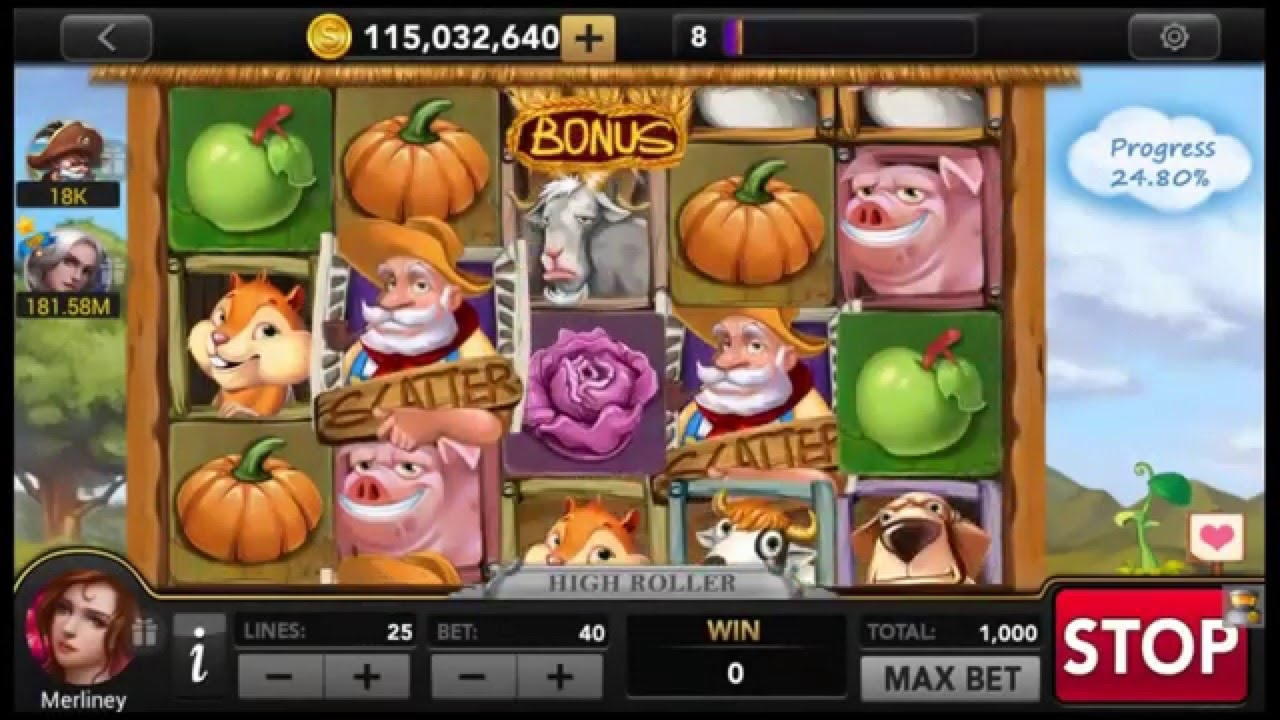Viewport: 1280px width, 720px height.
Task: Open the paytable info button
Action: [199, 655]
